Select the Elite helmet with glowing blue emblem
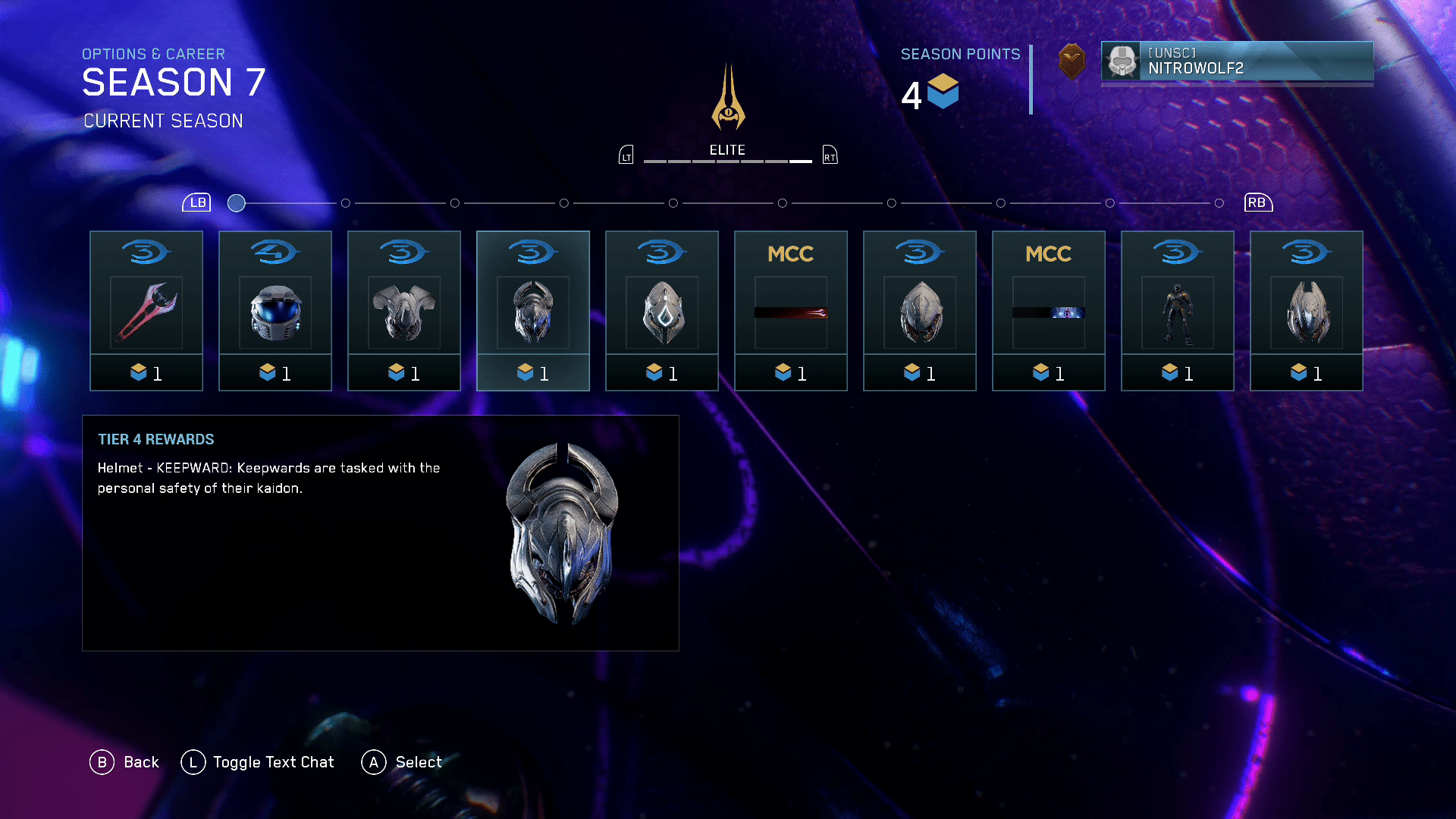1456x819 pixels. point(662,311)
